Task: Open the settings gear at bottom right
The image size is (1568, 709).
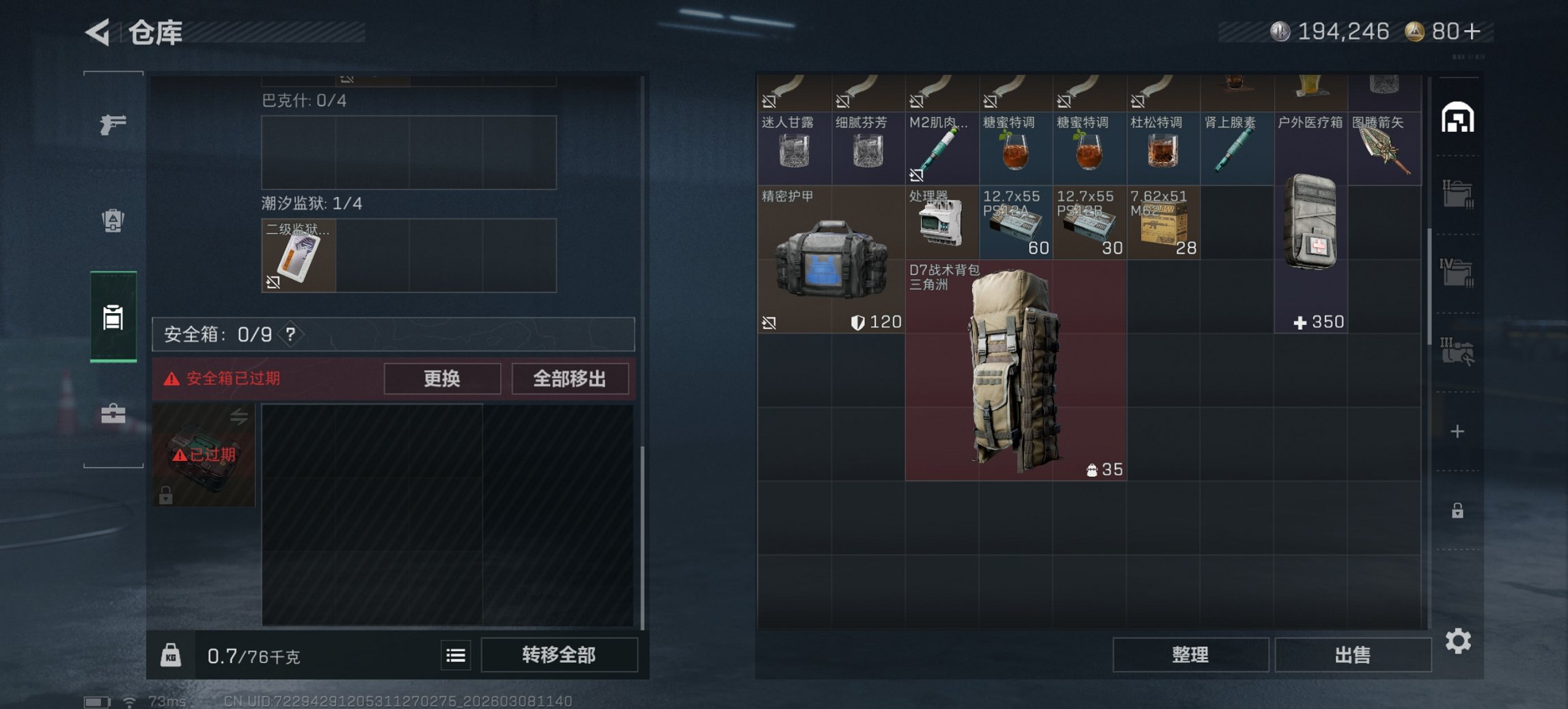Action: coord(1459,641)
